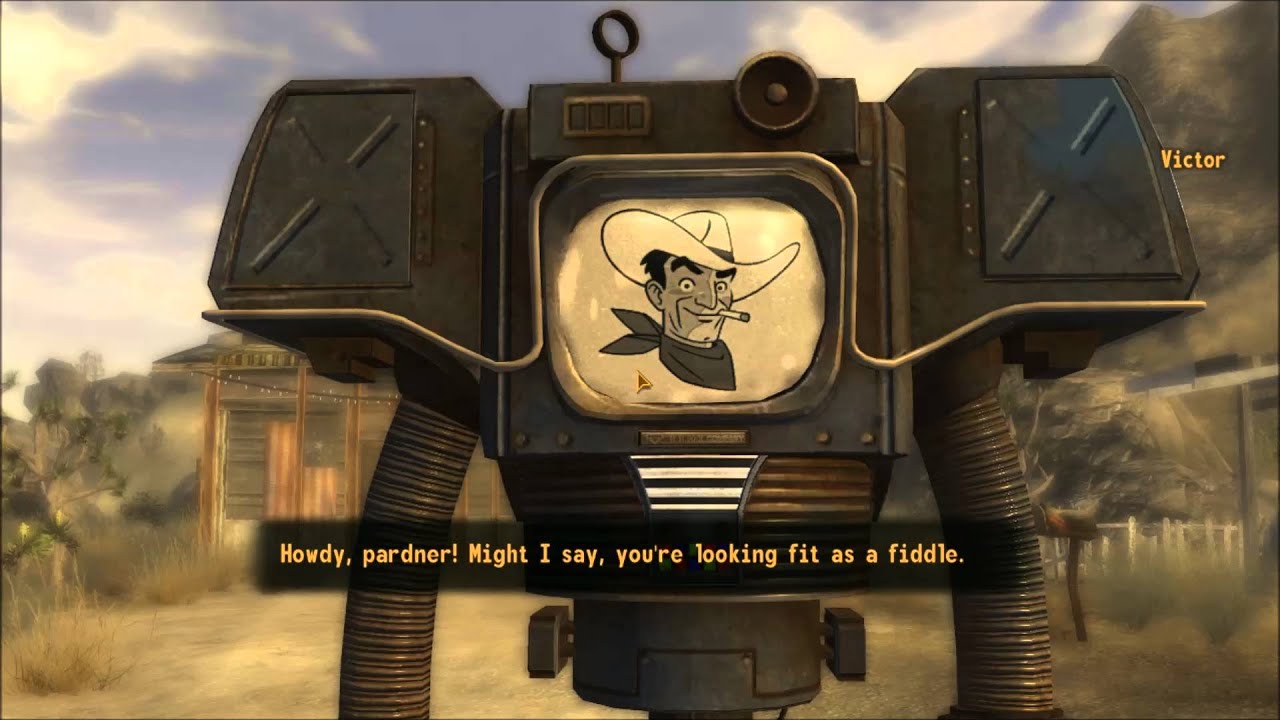The image size is (1280, 720).
Task: Click the Victor name label
Action: click(x=1193, y=158)
